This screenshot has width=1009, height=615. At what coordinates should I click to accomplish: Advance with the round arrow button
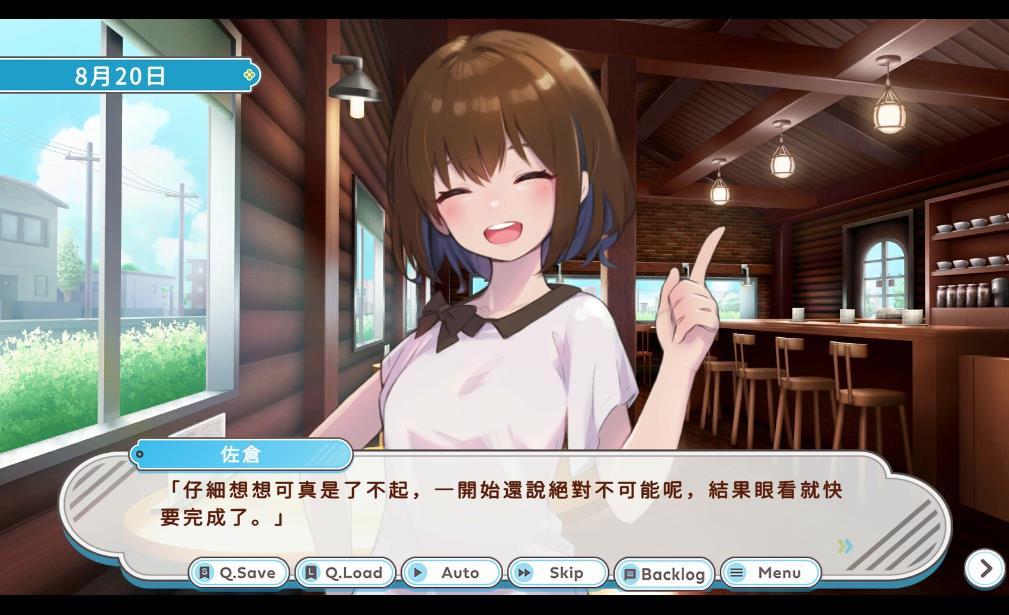(x=985, y=569)
